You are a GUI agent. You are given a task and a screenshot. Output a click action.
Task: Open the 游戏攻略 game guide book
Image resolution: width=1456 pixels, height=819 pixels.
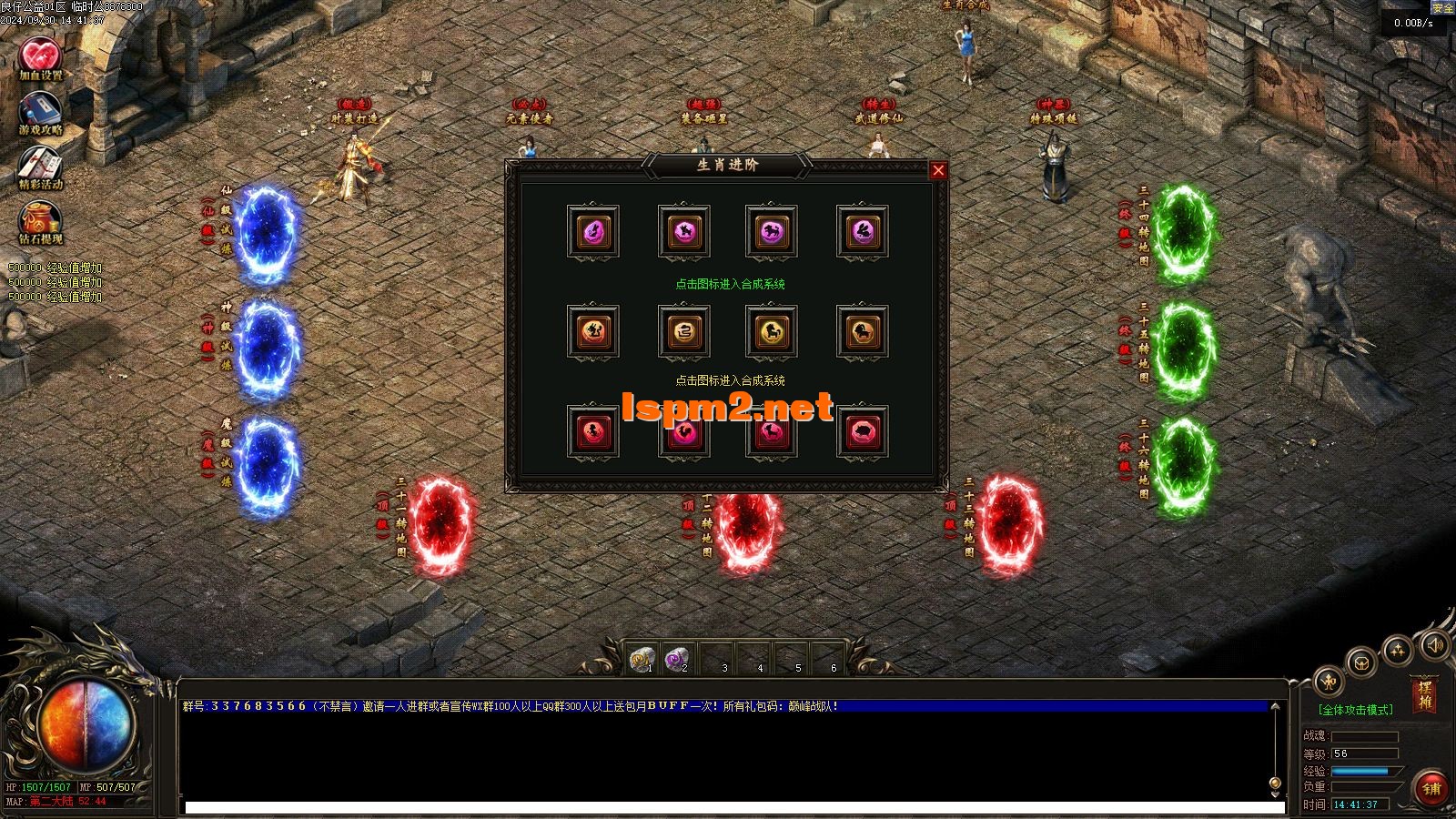pyautogui.click(x=41, y=113)
